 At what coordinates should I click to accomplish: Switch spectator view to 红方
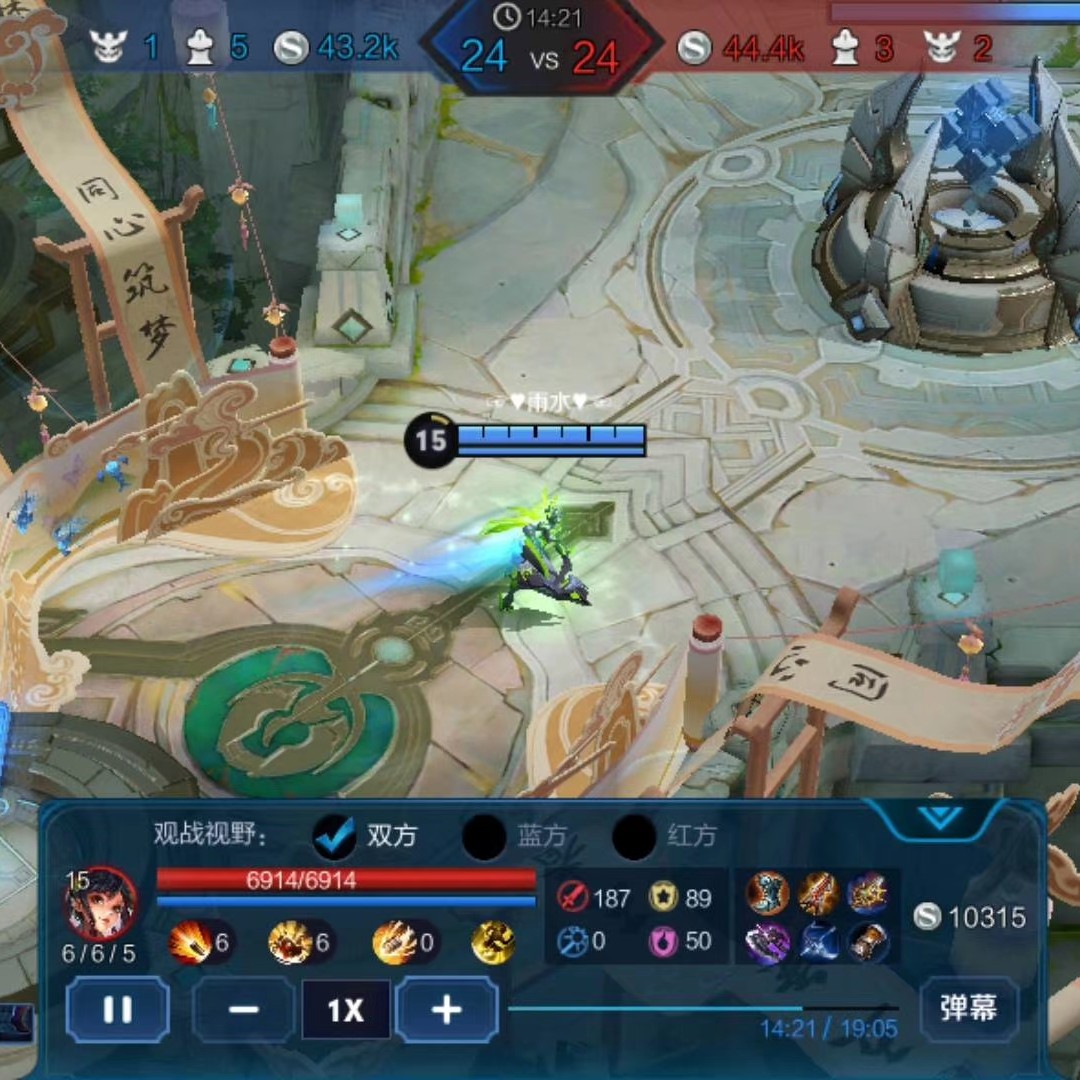(634, 836)
